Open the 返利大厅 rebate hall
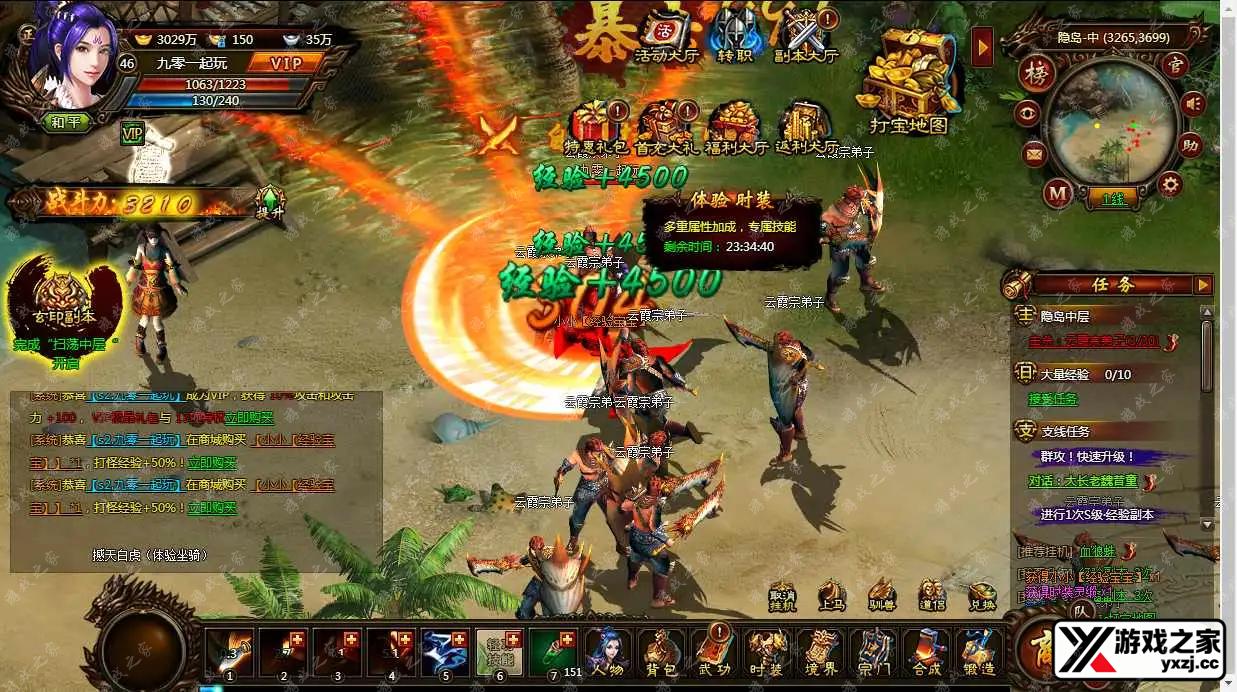The height and width of the screenshot is (692, 1237). click(x=805, y=125)
